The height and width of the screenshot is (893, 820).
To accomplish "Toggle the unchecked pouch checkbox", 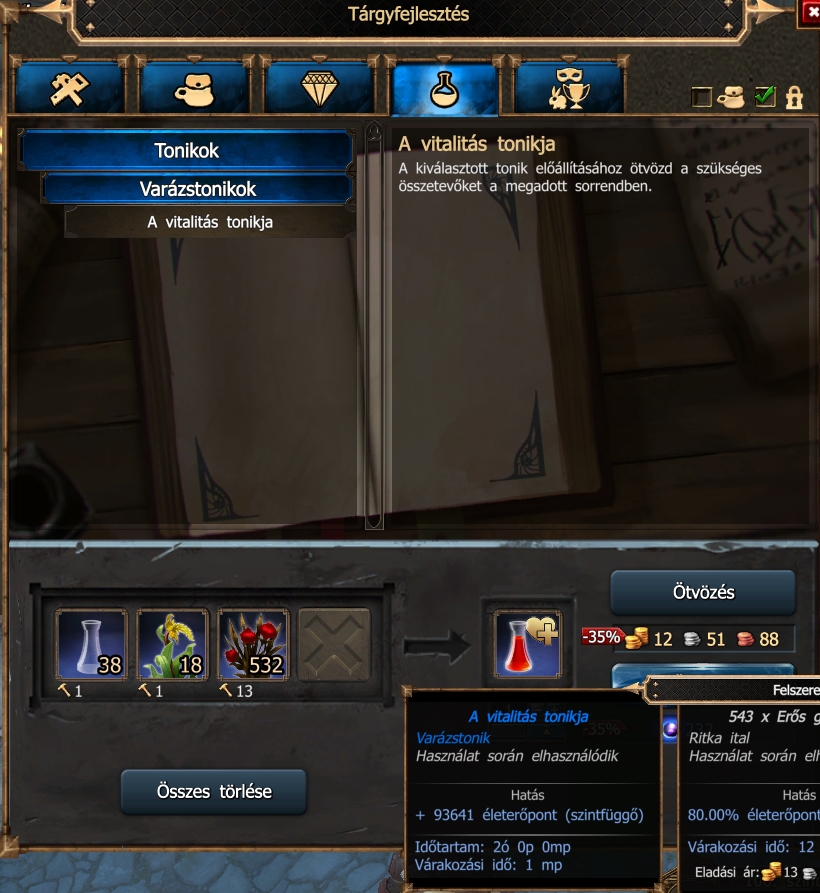I will point(702,97).
